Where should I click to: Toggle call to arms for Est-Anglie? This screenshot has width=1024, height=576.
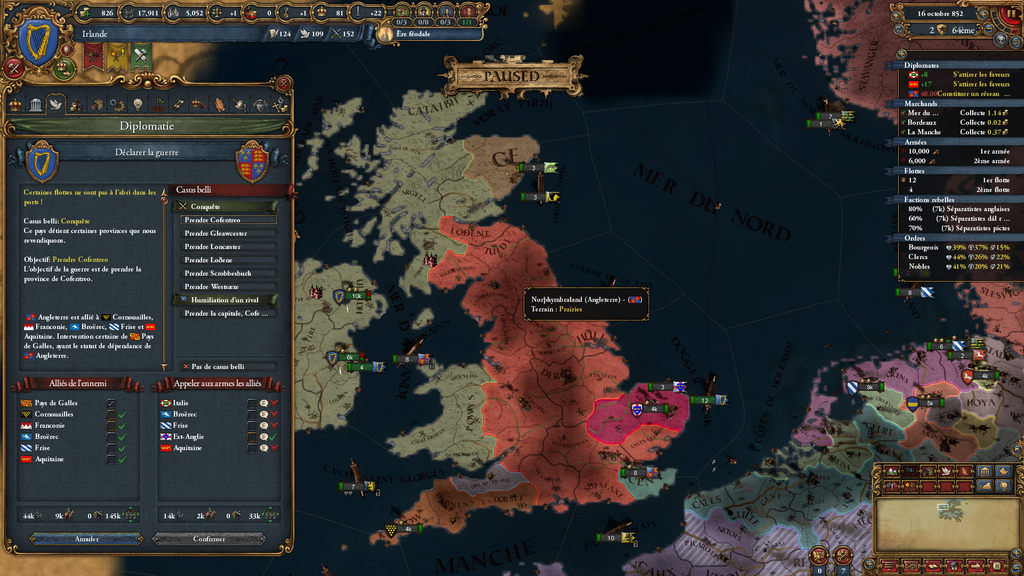coord(253,437)
